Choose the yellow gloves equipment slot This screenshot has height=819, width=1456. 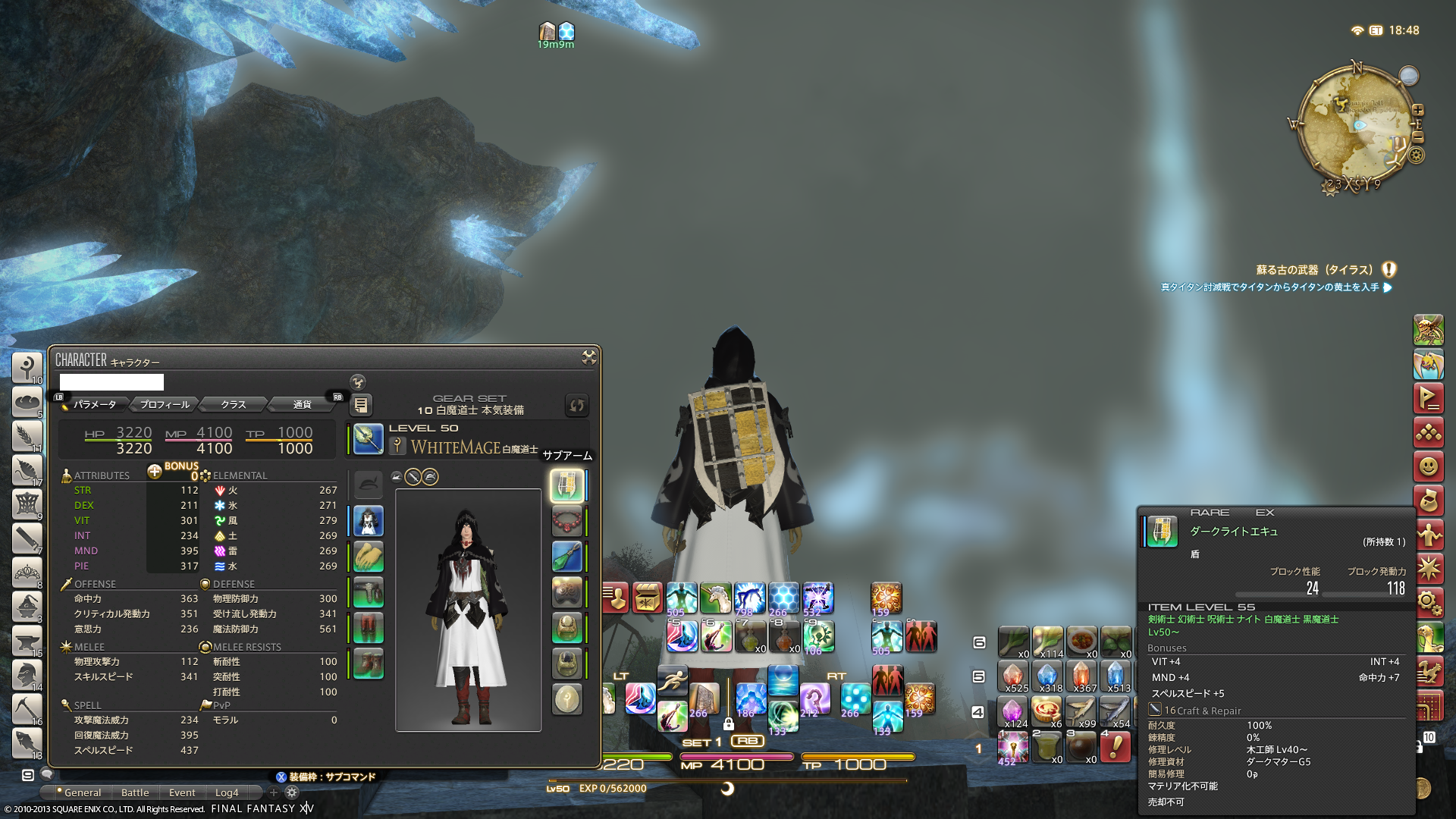tap(369, 557)
